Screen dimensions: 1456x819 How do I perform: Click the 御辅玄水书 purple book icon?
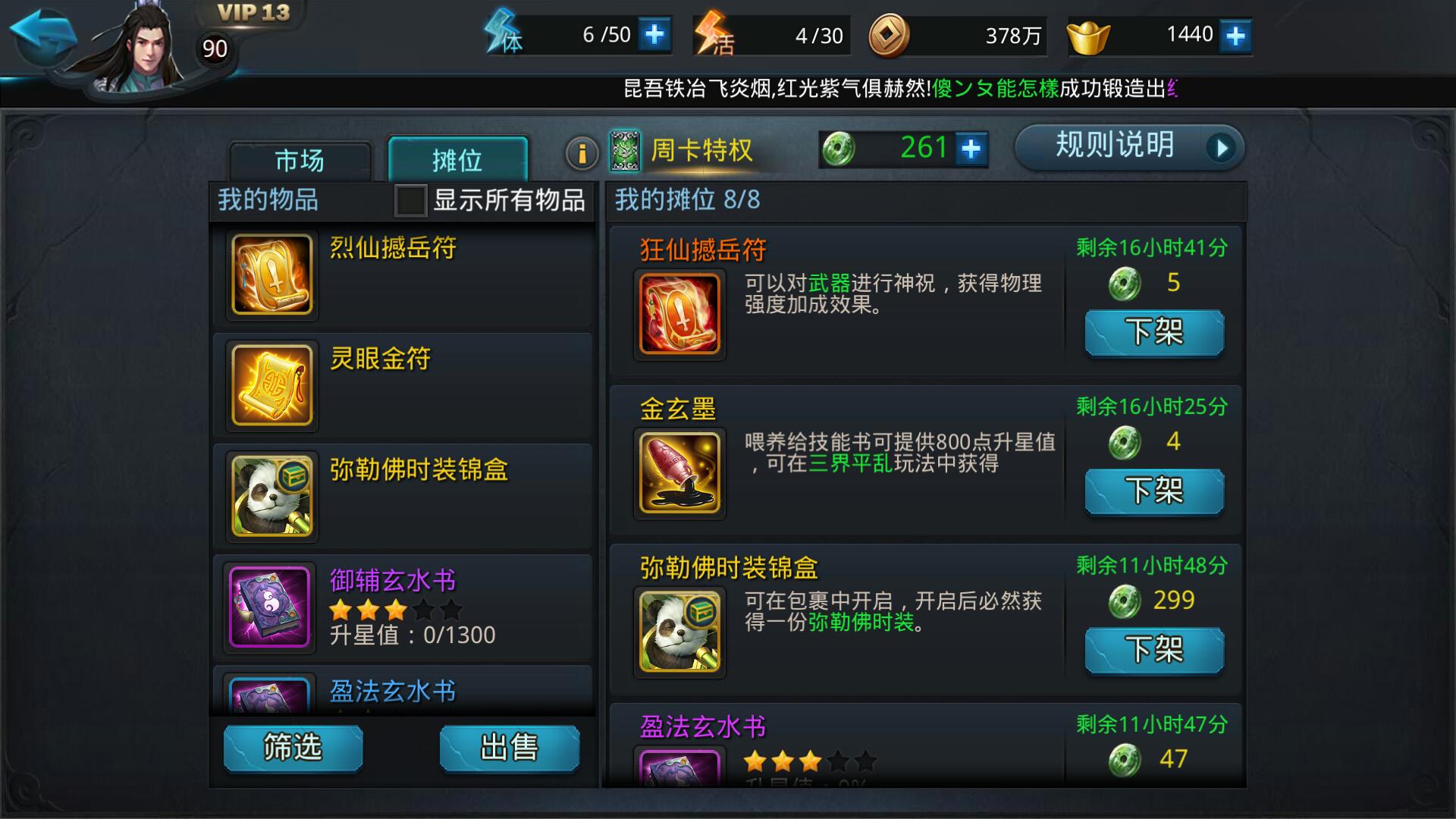pos(270,607)
